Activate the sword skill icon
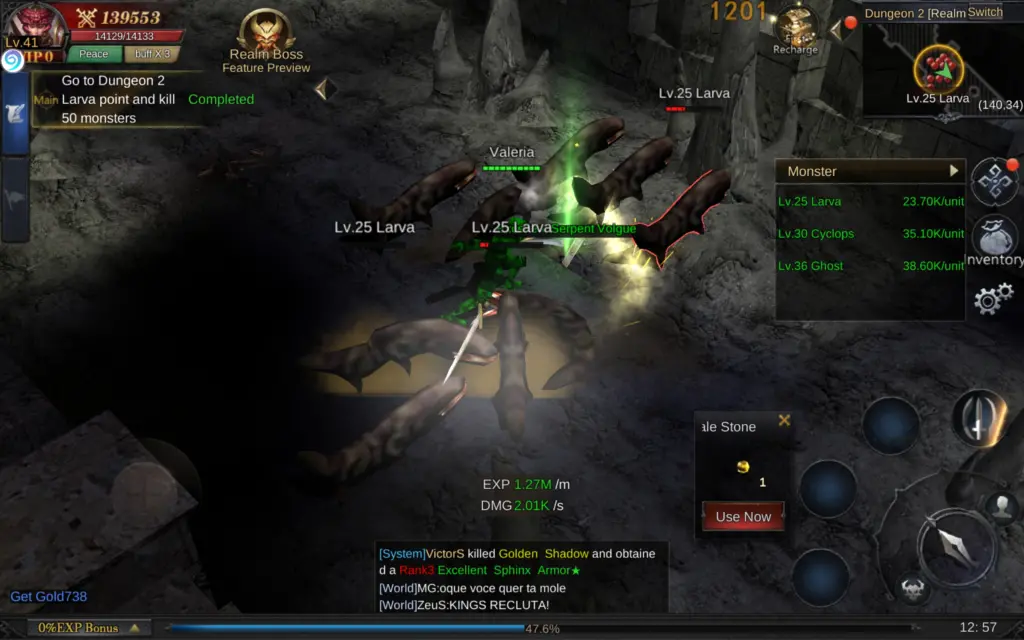Screen dimensions: 1024x640 [978, 417]
